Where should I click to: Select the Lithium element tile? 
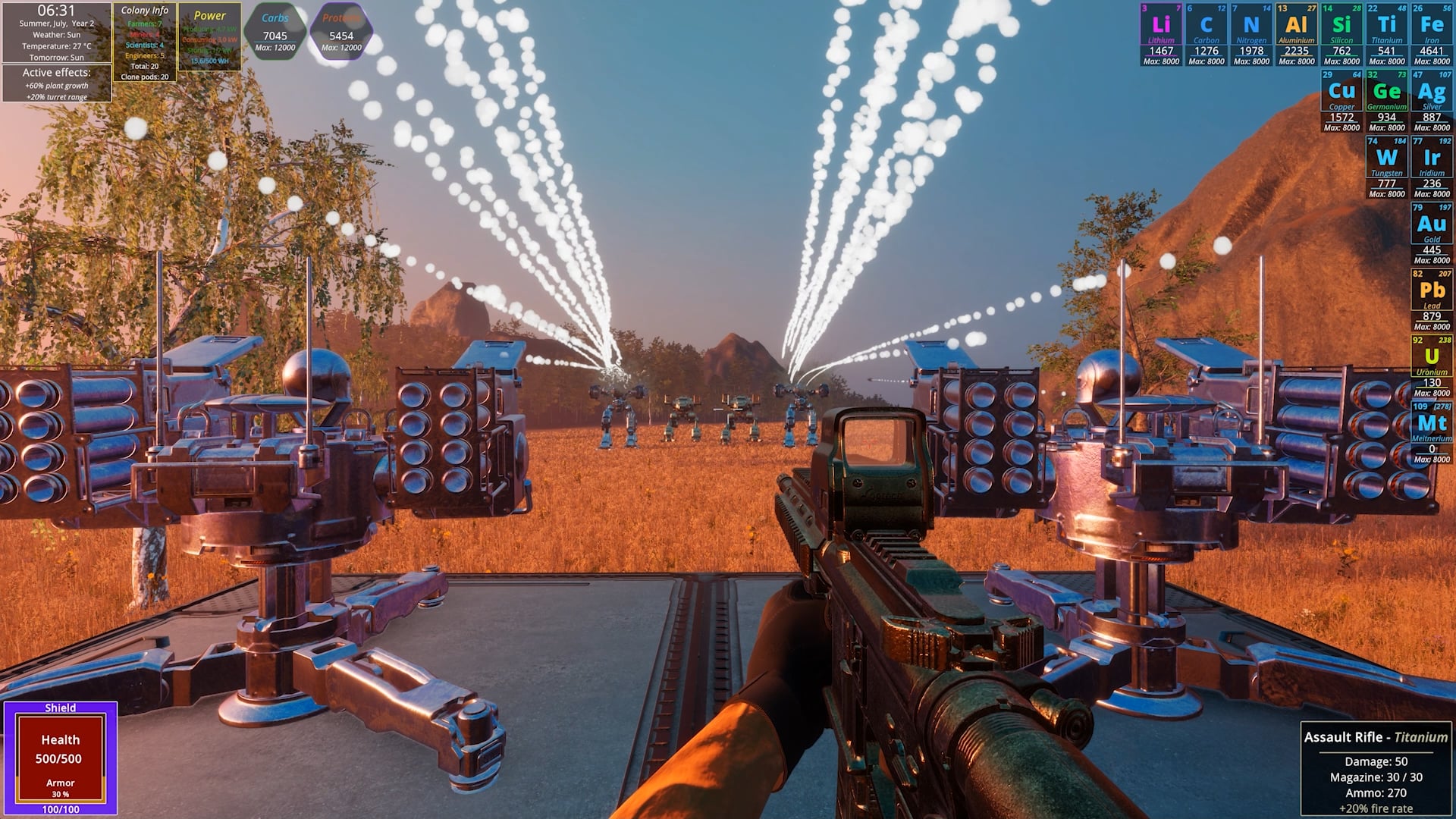(1161, 34)
